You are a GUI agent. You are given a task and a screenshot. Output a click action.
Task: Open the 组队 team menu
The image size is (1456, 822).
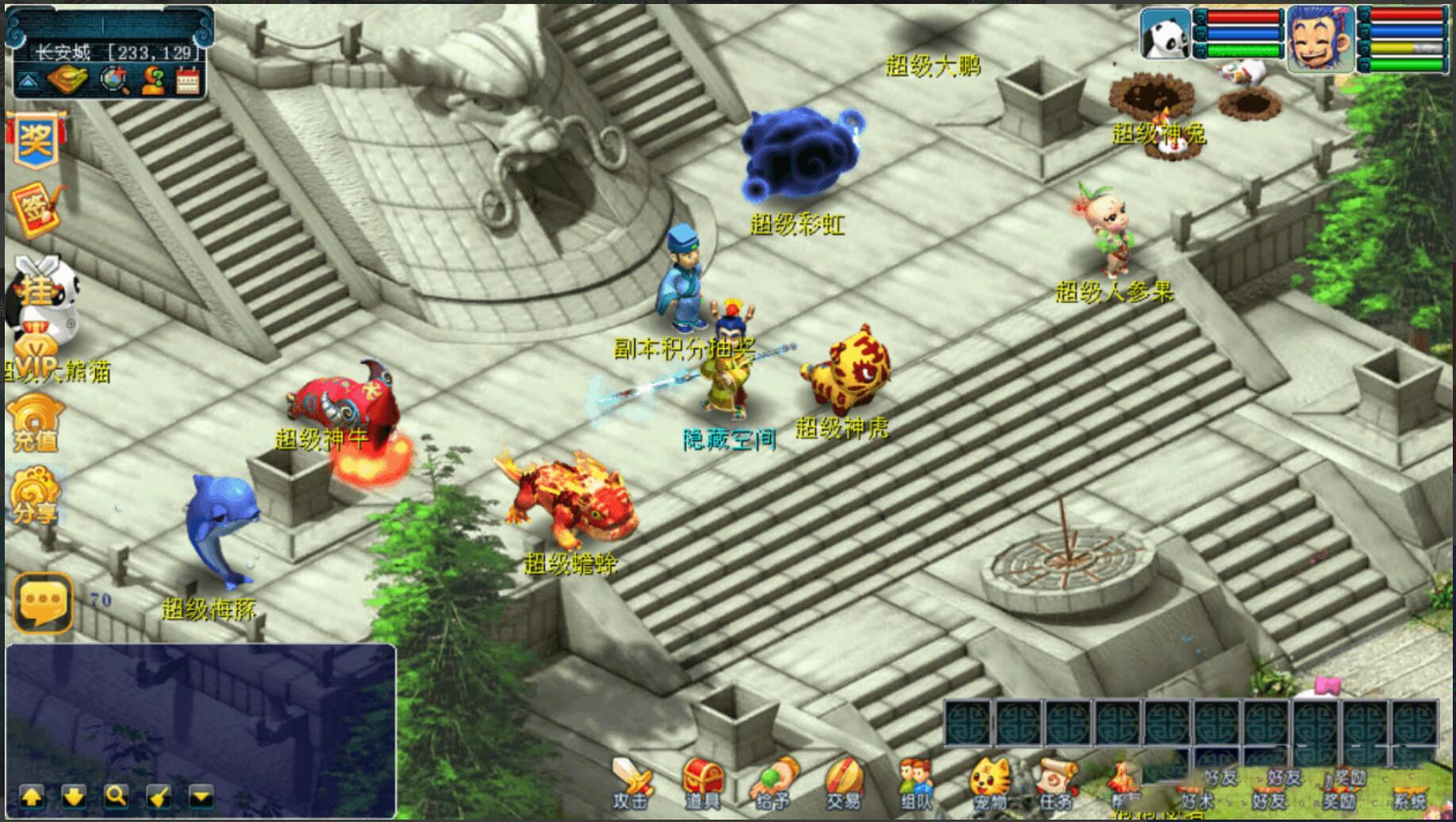tap(915, 782)
